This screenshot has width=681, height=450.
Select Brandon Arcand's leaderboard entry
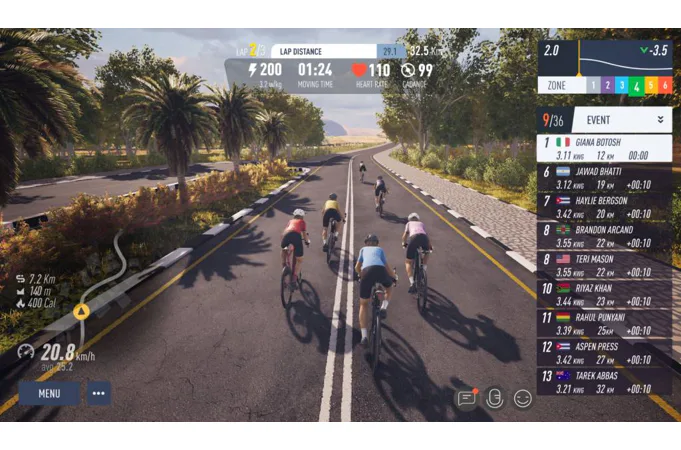click(x=605, y=236)
